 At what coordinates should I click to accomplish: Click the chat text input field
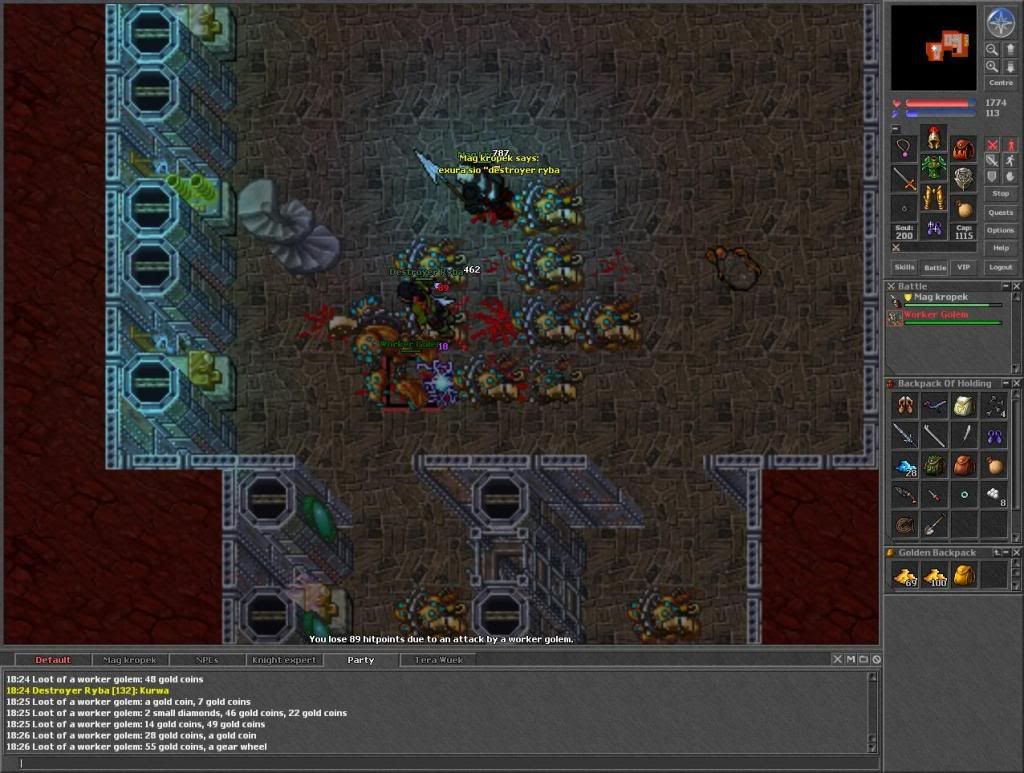click(440, 763)
